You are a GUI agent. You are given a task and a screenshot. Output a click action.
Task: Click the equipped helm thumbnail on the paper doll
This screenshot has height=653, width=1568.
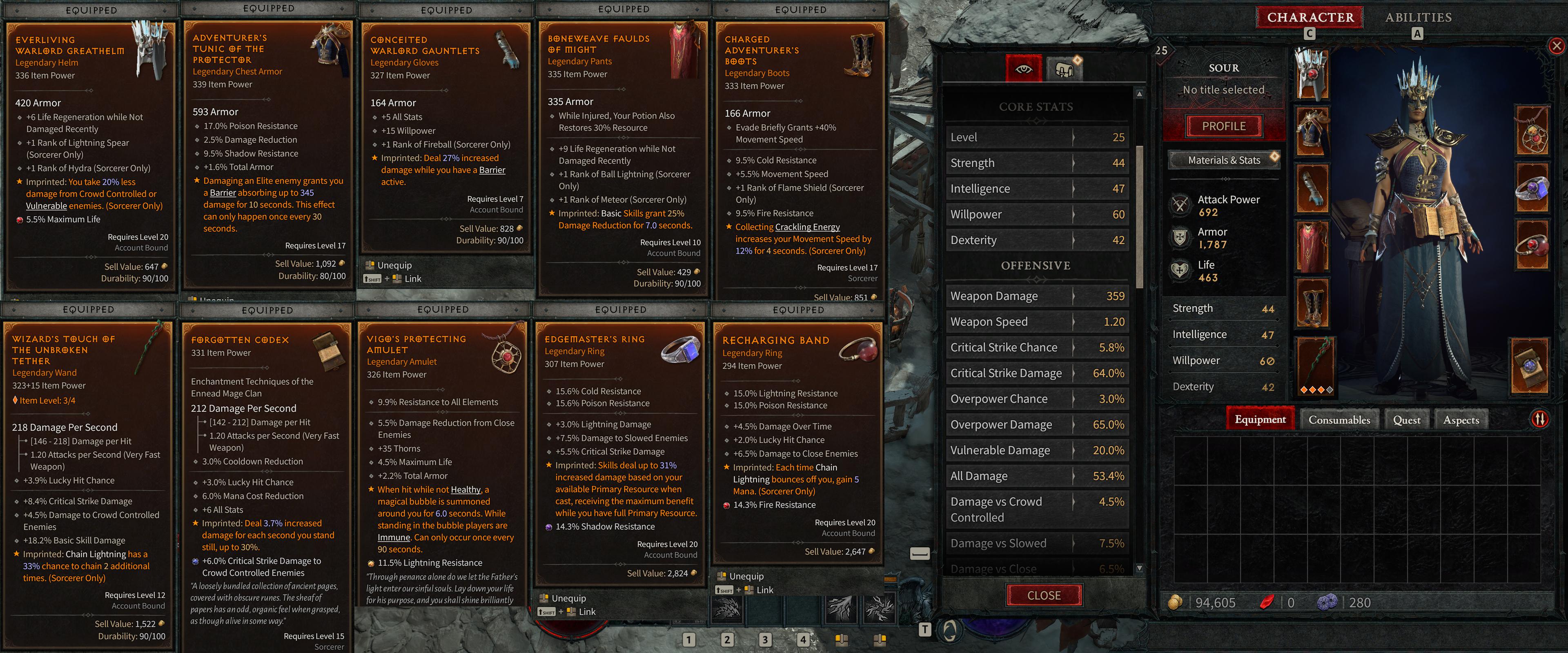tap(1313, 75)
